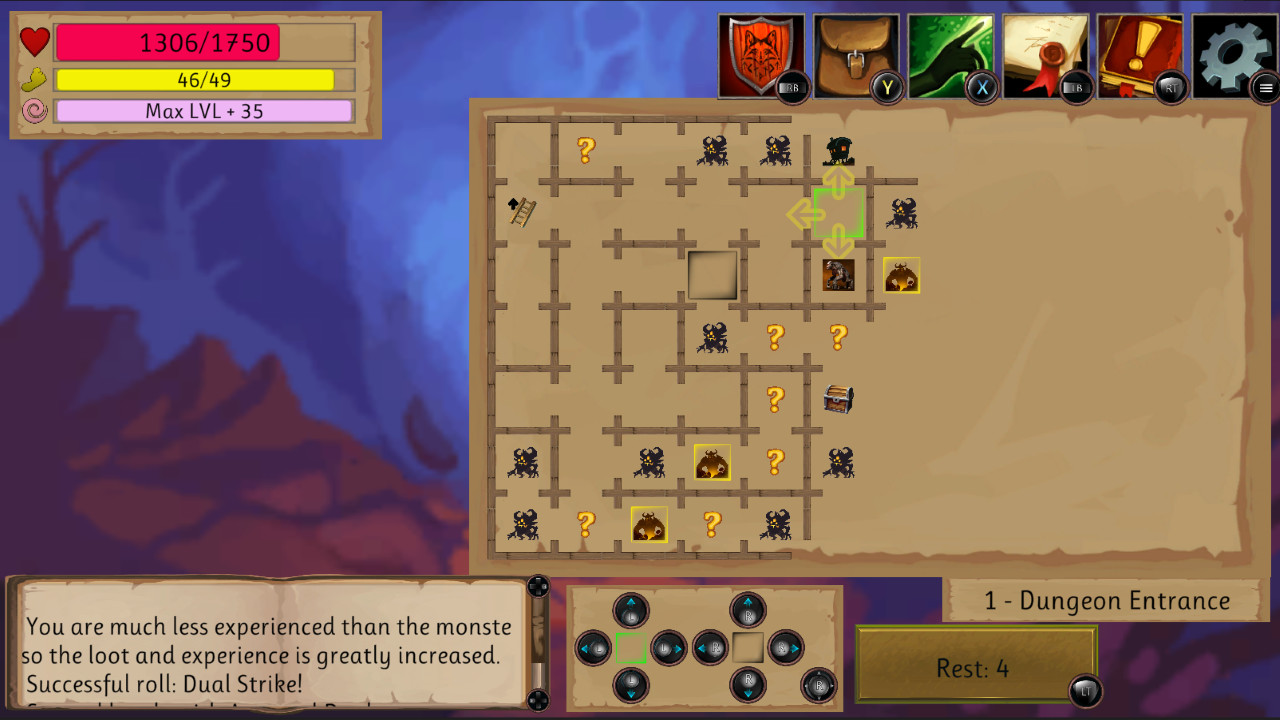Open the sealed scroll quest panel

click(x=1045, y=52)
